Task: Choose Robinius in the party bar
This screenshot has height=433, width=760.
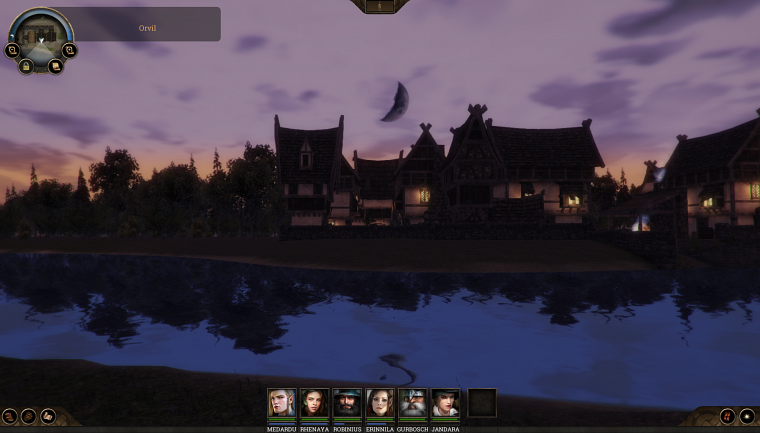Action: [x=347, y=403]
